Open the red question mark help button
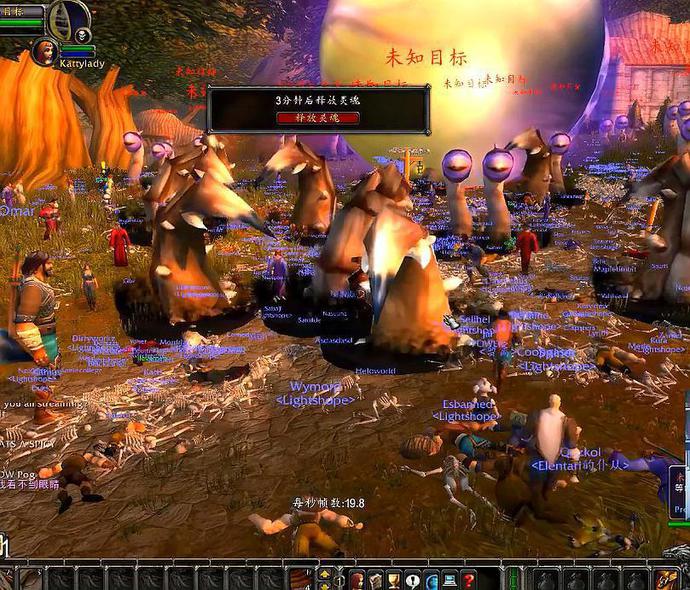 pyautogui.click(x=468, y=580)
